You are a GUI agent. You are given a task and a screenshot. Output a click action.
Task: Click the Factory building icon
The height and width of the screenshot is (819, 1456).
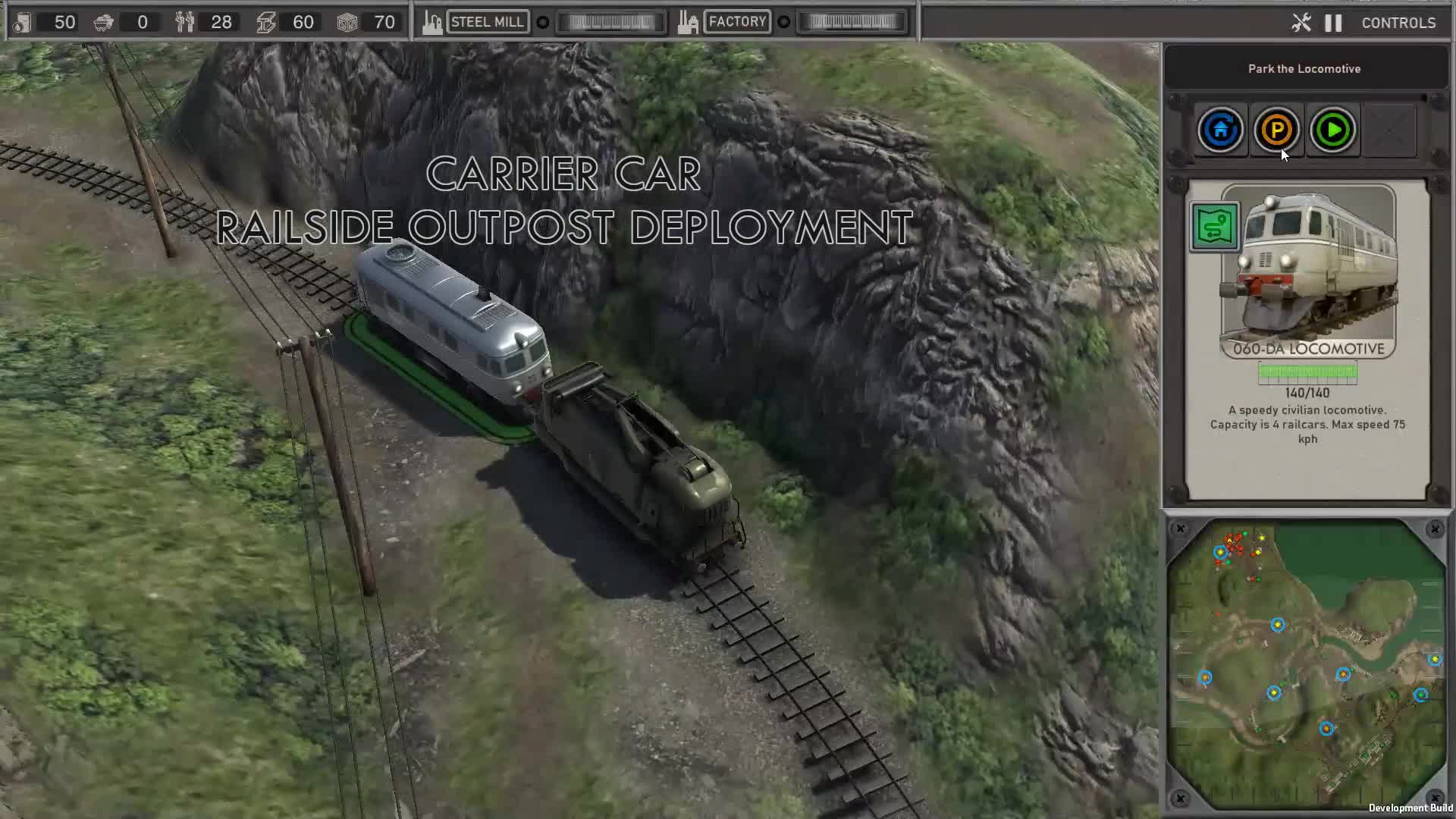pyautogui.click(x=687, y=21)
